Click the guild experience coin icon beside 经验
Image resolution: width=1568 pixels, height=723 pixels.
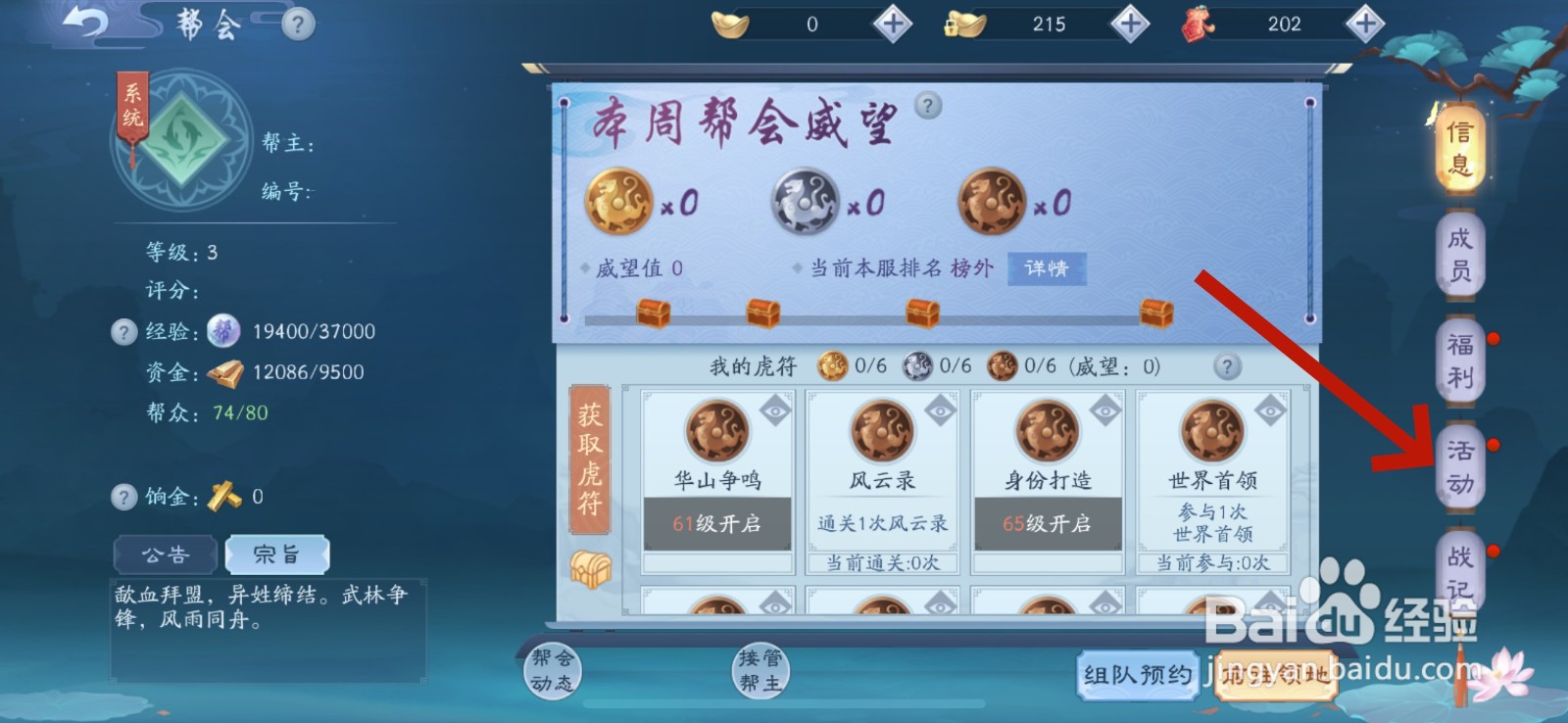(x=223, y=331)
